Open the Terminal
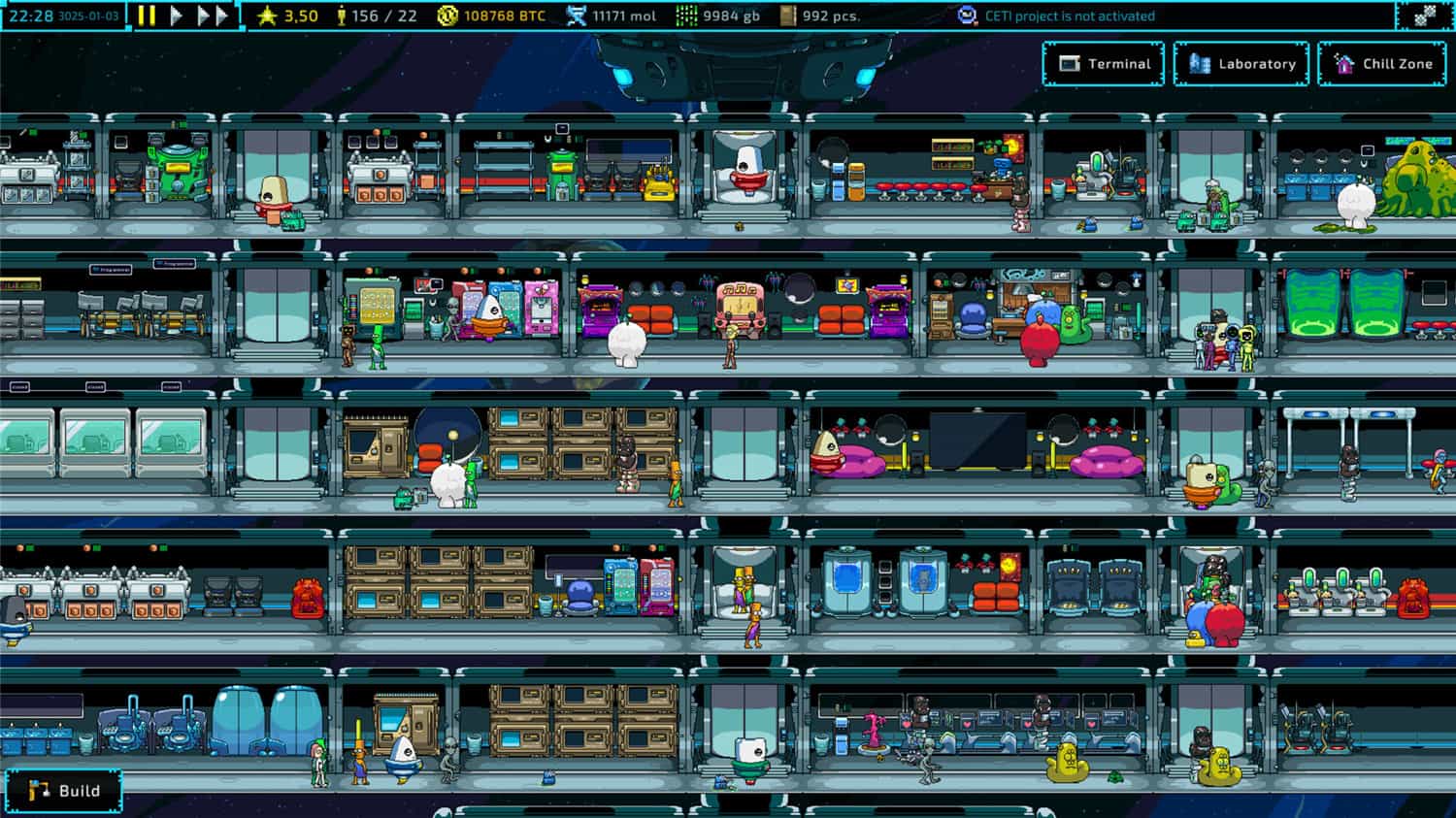Image resolution: width=1456 pixels, height=818 pixels. pyautogui.click(x=1104, y=63)
